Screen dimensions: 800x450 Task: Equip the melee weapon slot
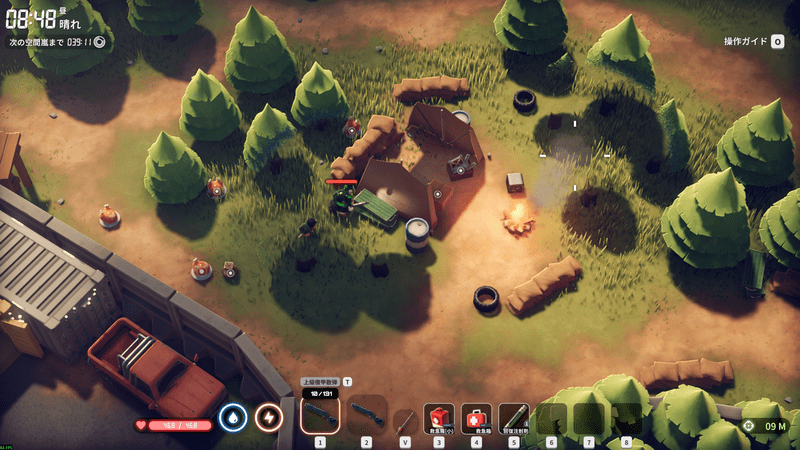point(405,420)
